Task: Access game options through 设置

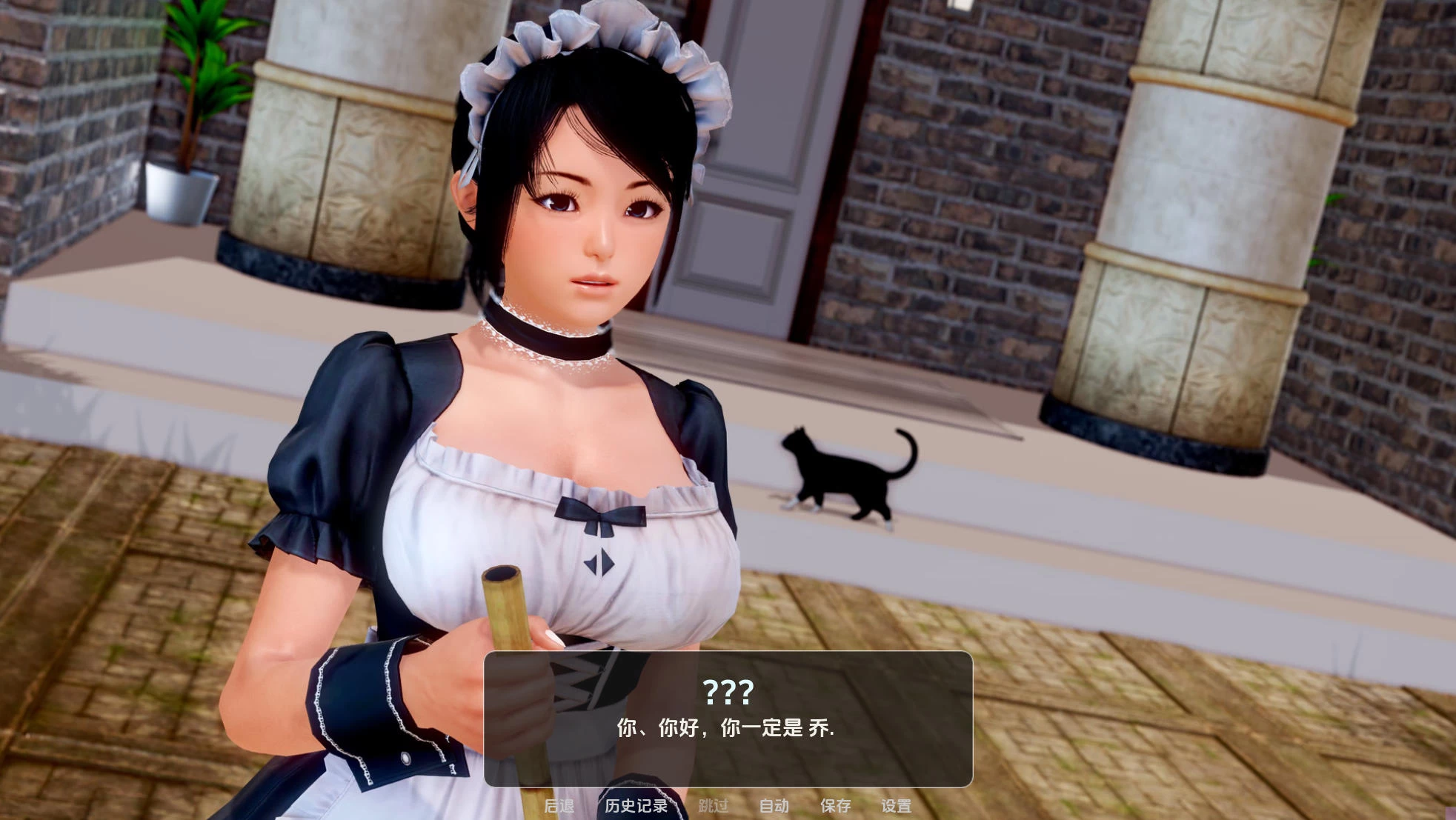Action: coord(897,807)
